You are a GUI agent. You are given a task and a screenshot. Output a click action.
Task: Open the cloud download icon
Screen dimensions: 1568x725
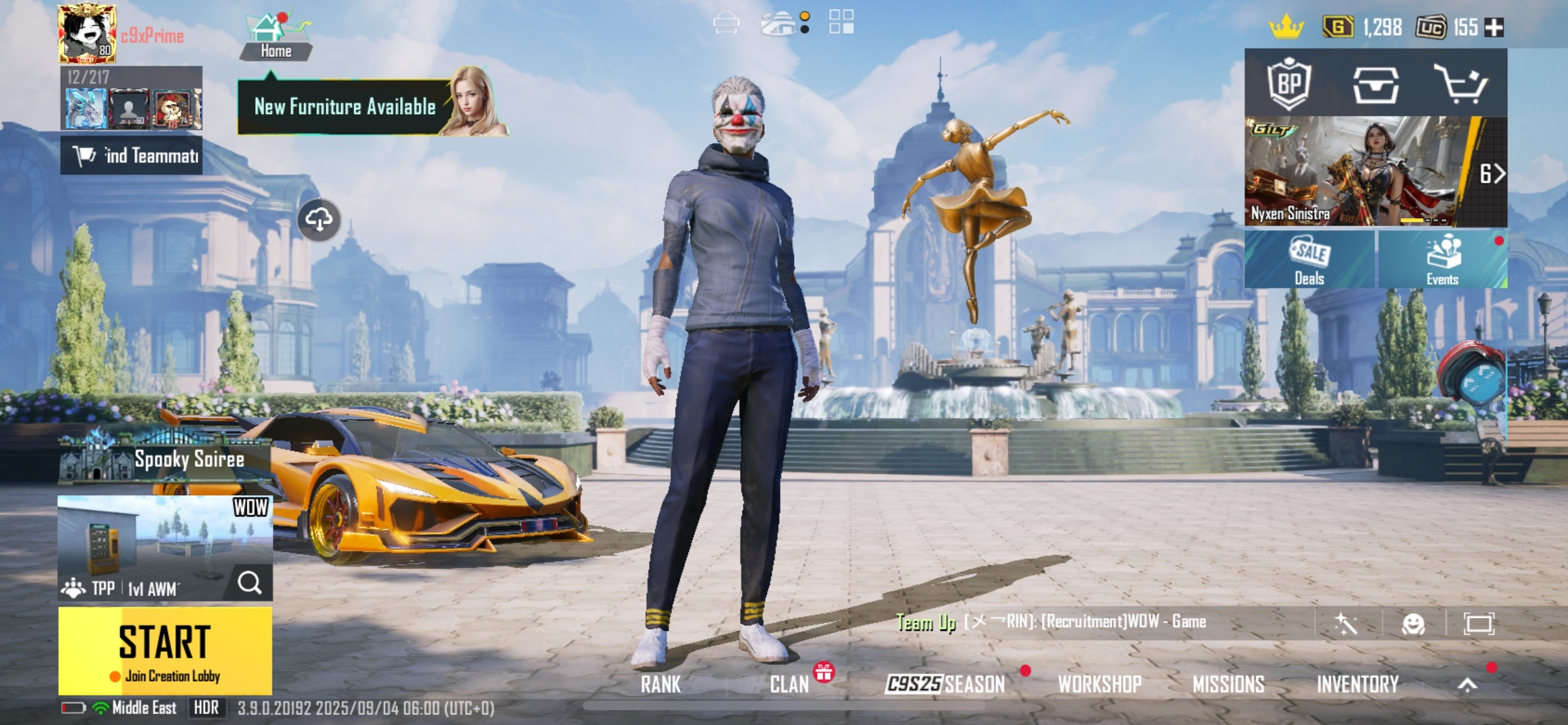(319, 220)
